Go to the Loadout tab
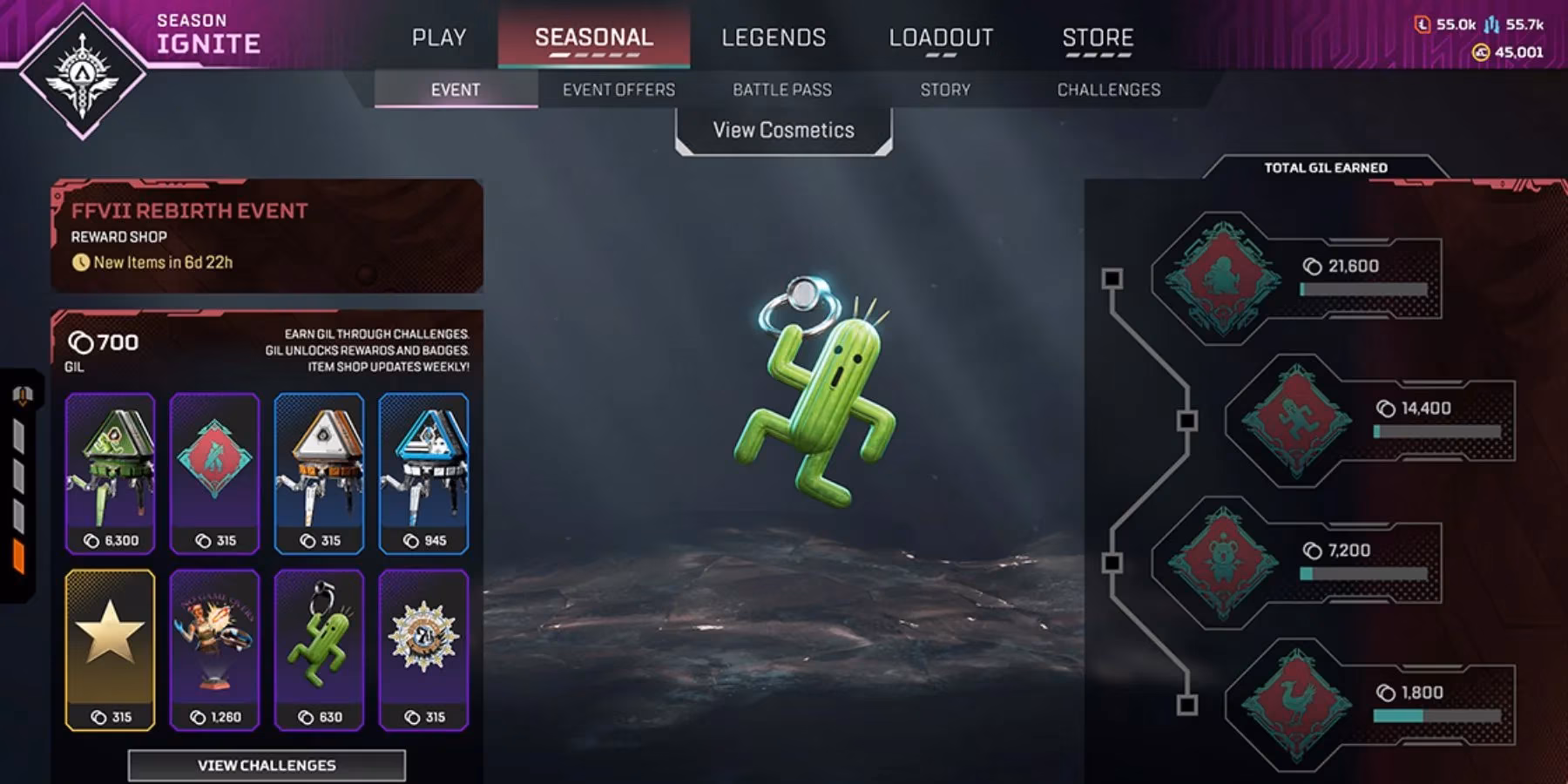Screen dimensions: 1568x784 pyautogui.click(x=941, y=37)
